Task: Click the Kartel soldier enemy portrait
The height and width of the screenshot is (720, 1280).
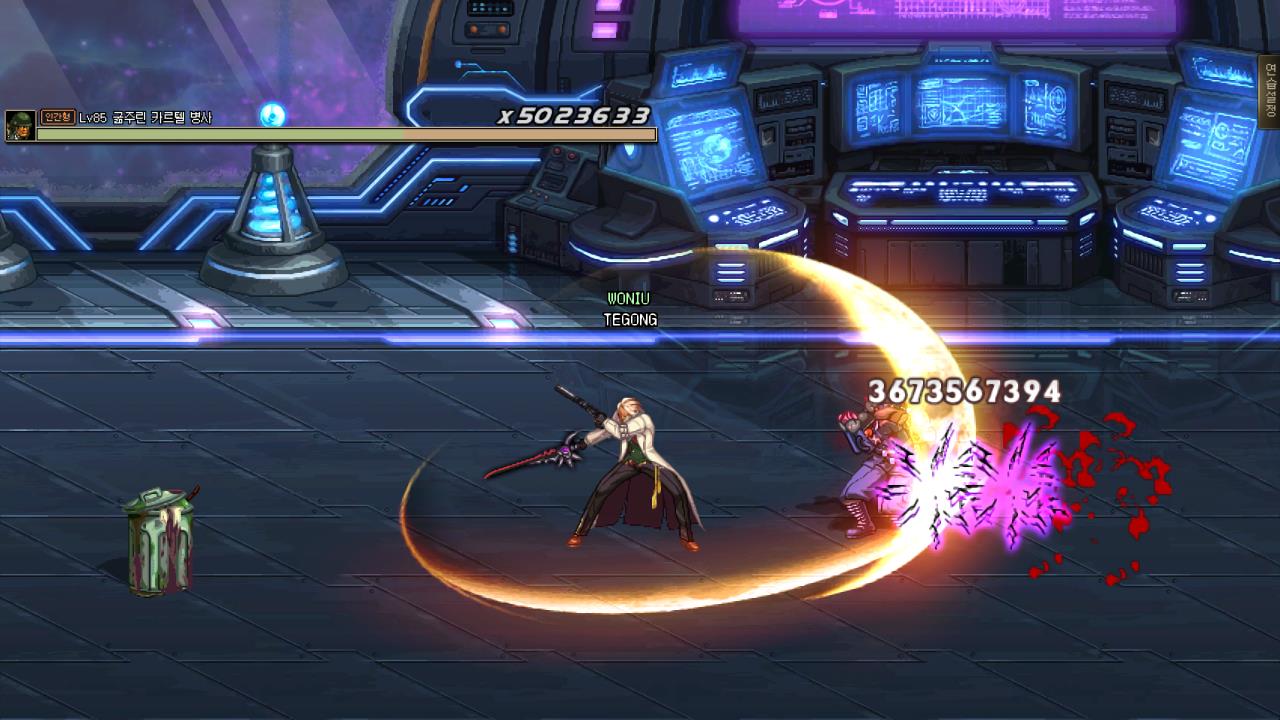Action: click(x=20, y=126)
